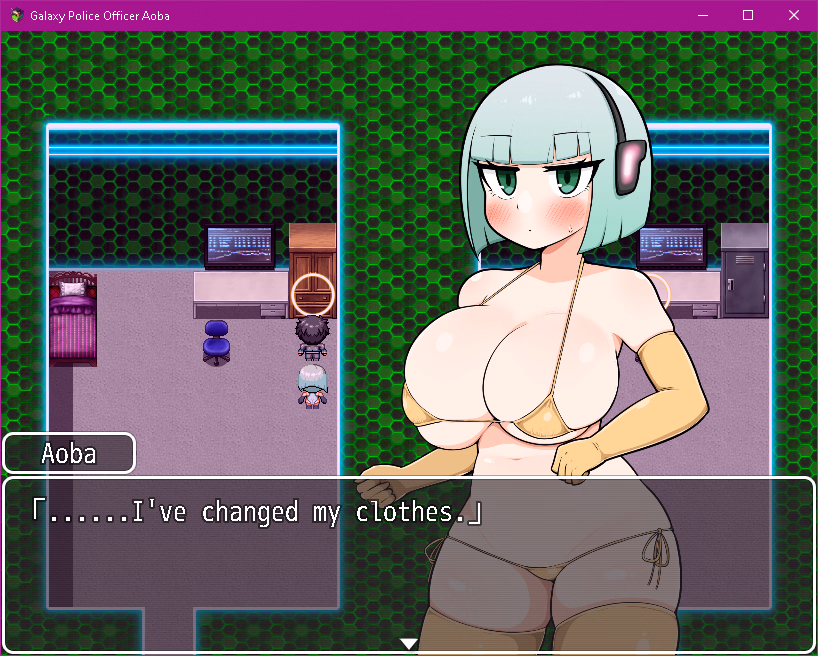
Task: Maximize the game window
Action: point(748,15)
